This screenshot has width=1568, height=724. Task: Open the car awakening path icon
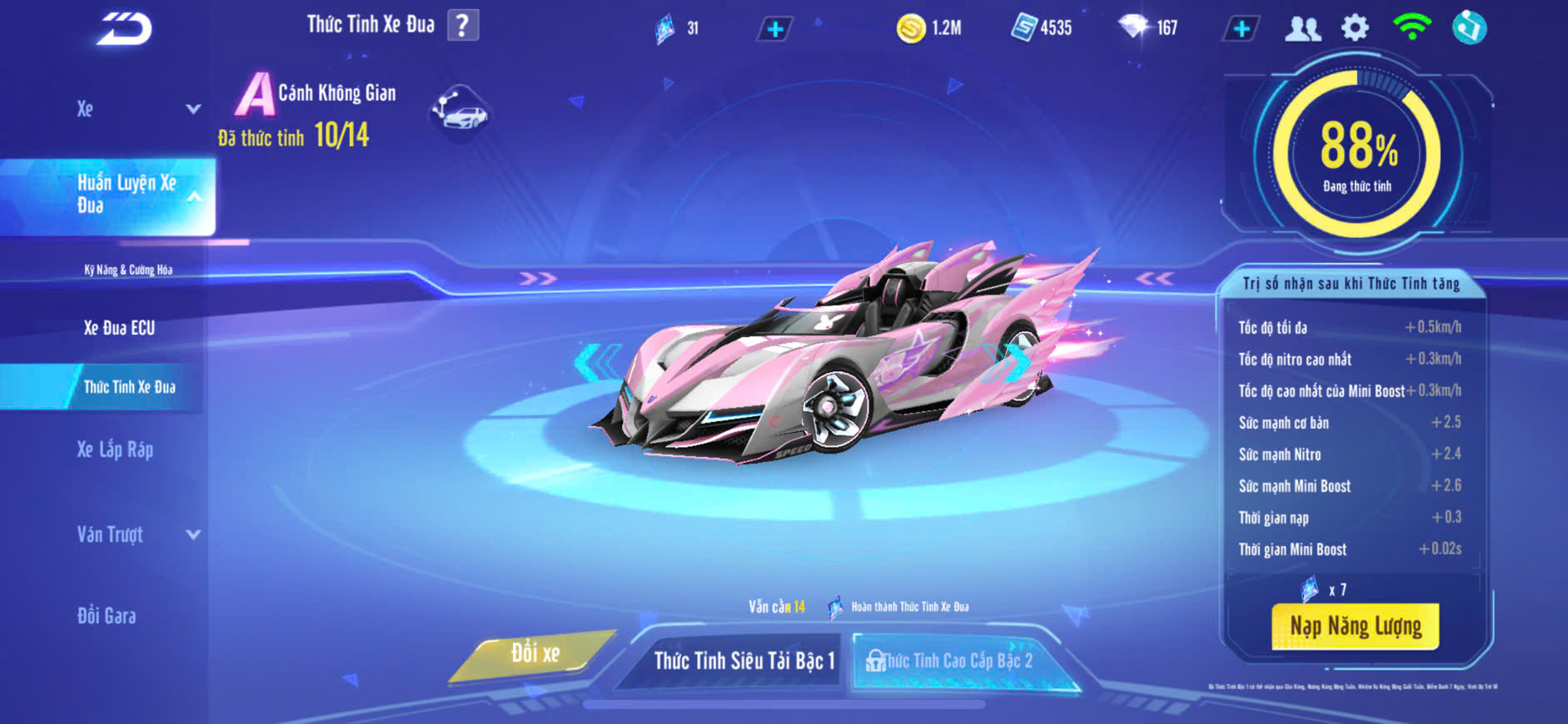[x=460, y=112]
